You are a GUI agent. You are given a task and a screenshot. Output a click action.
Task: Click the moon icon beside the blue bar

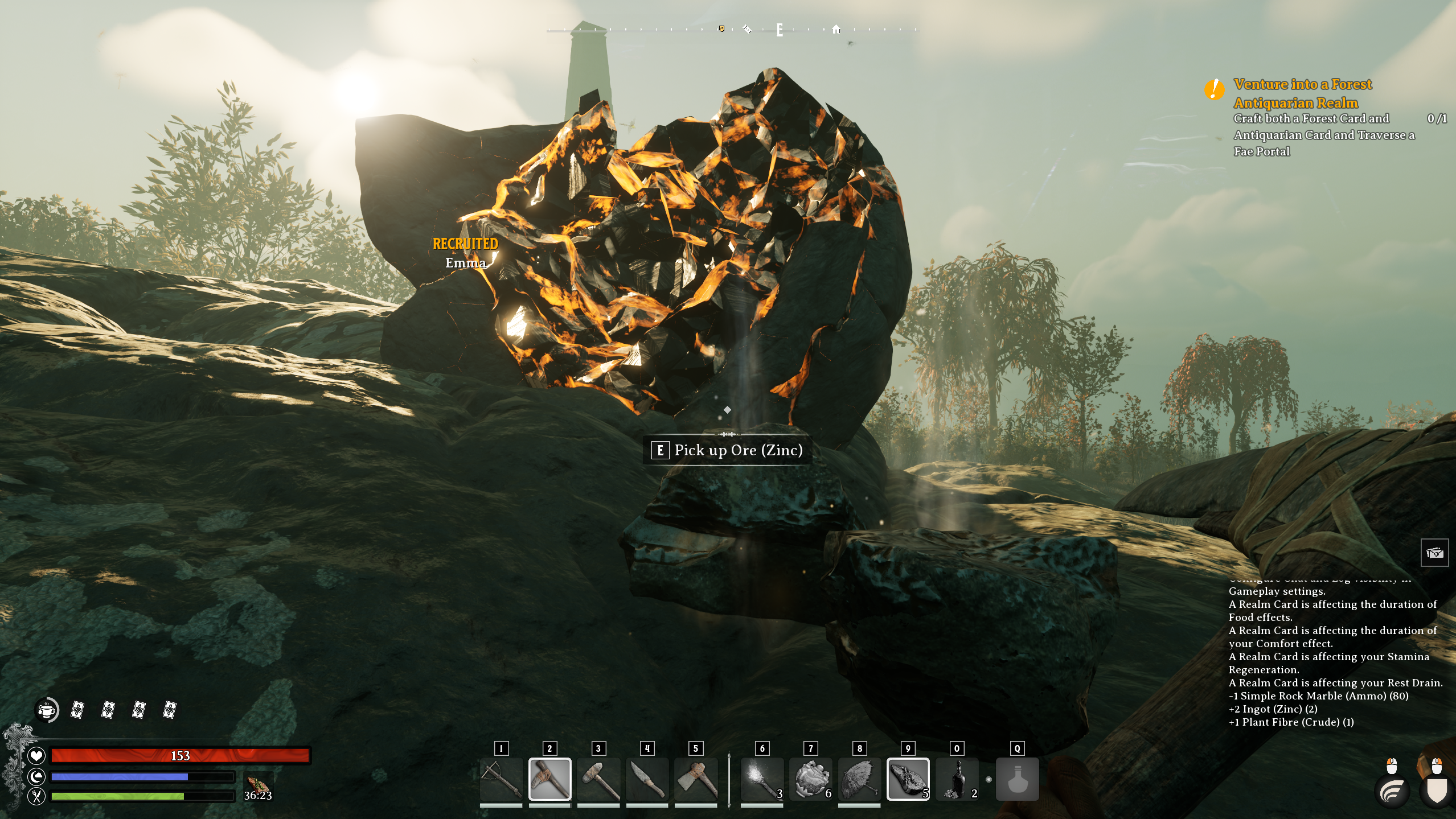tap(36, 776)
